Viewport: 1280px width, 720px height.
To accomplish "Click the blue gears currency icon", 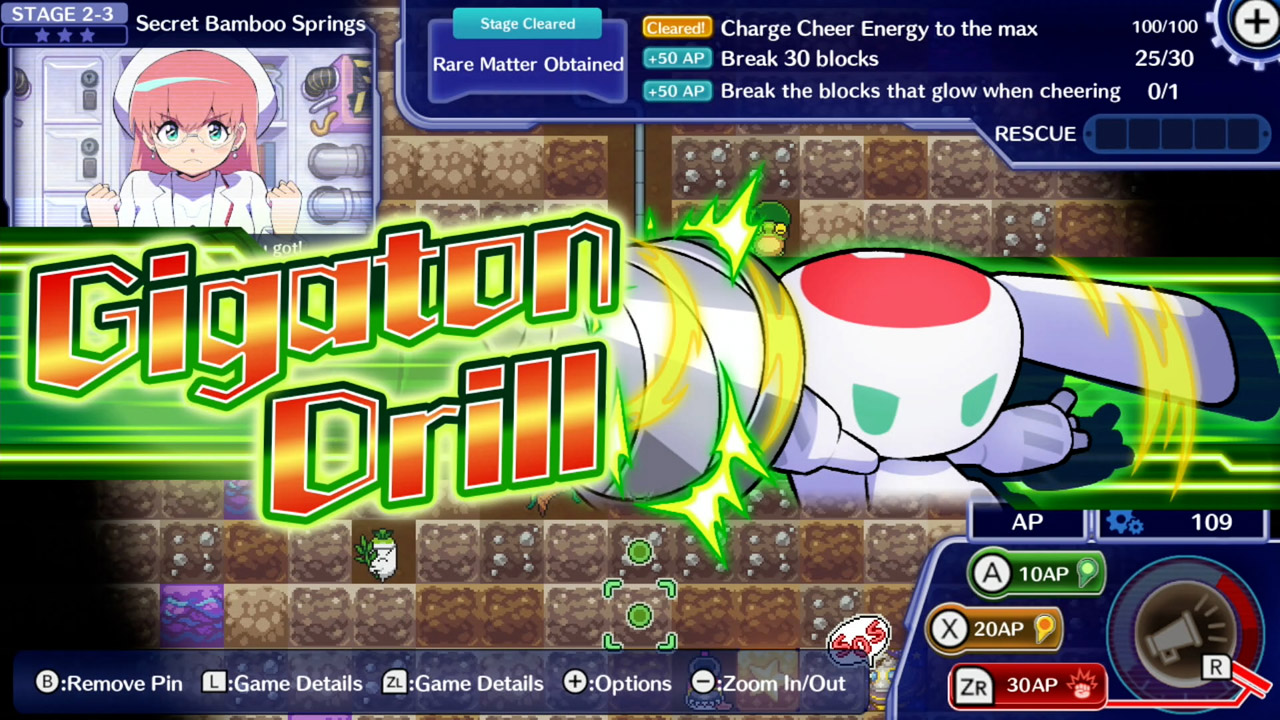I will pyautogui.click(x=1124, y=521).
